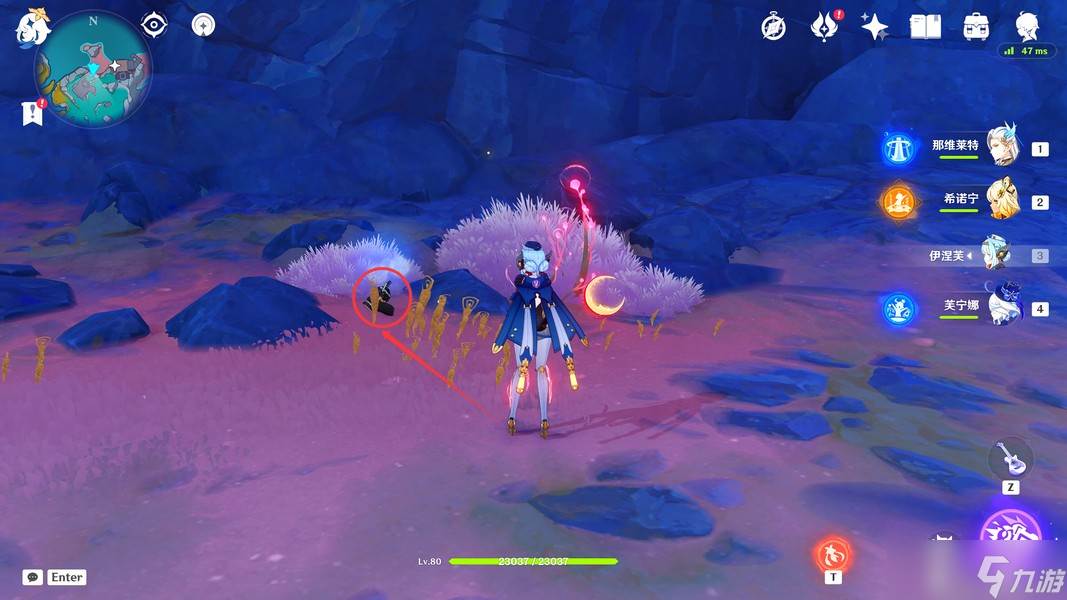This screenshot has width=1067, height=600.
Task: Open the character profile icon
Action: point(1027,27)
